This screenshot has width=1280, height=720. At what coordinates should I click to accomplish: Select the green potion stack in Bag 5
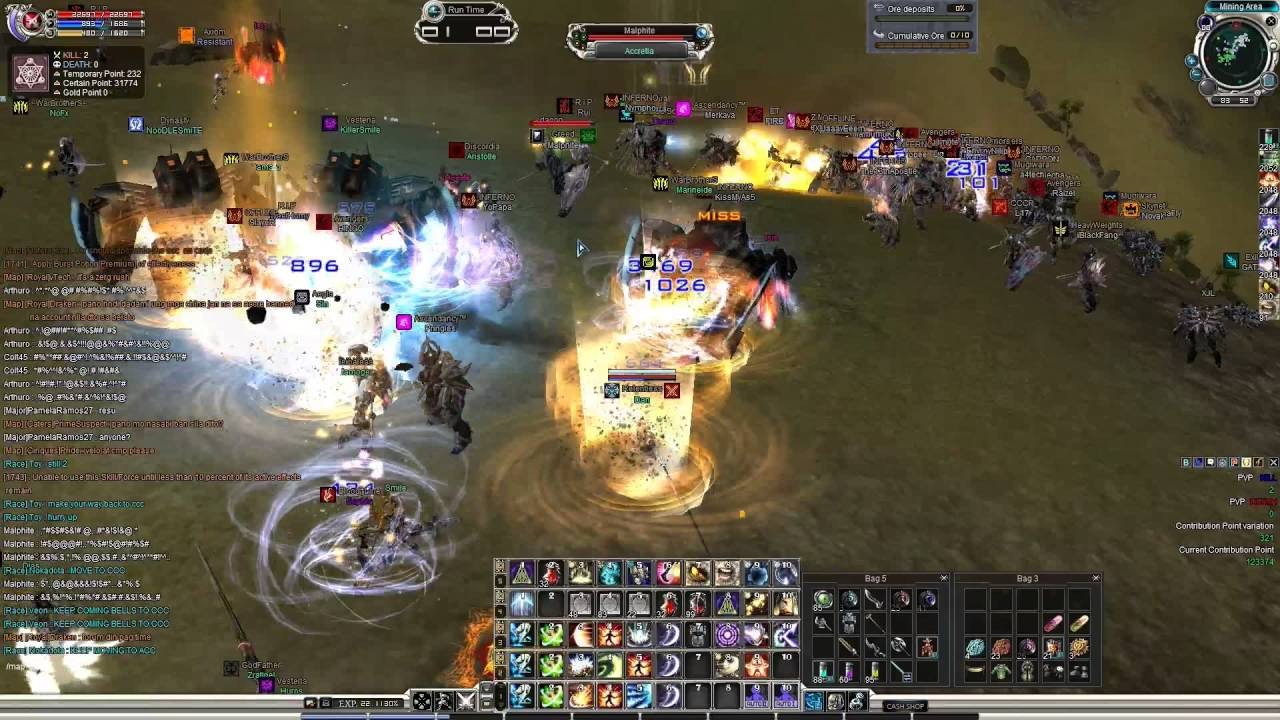(x=822, y=671)
